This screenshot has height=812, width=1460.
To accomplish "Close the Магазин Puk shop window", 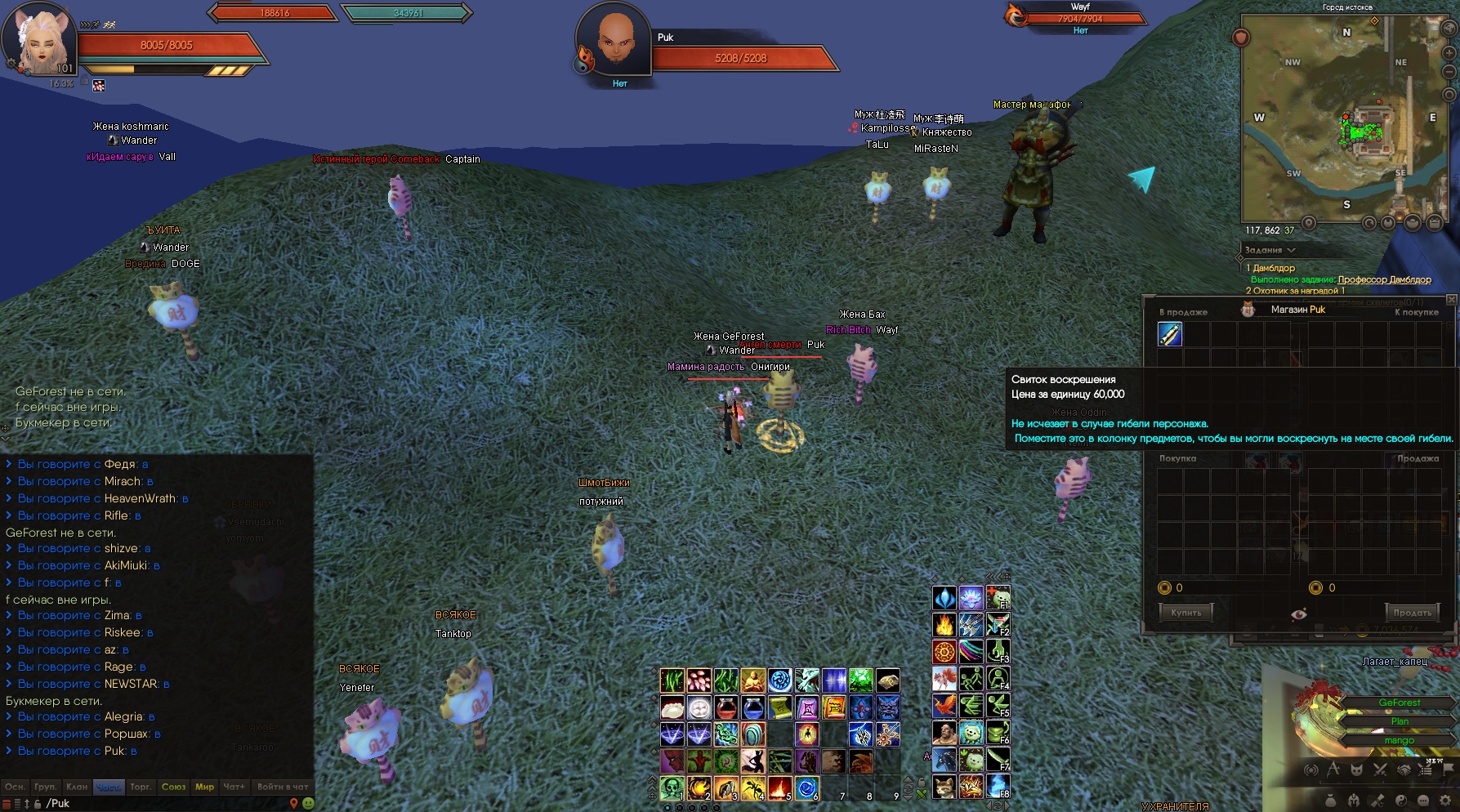I will 1451,300.
